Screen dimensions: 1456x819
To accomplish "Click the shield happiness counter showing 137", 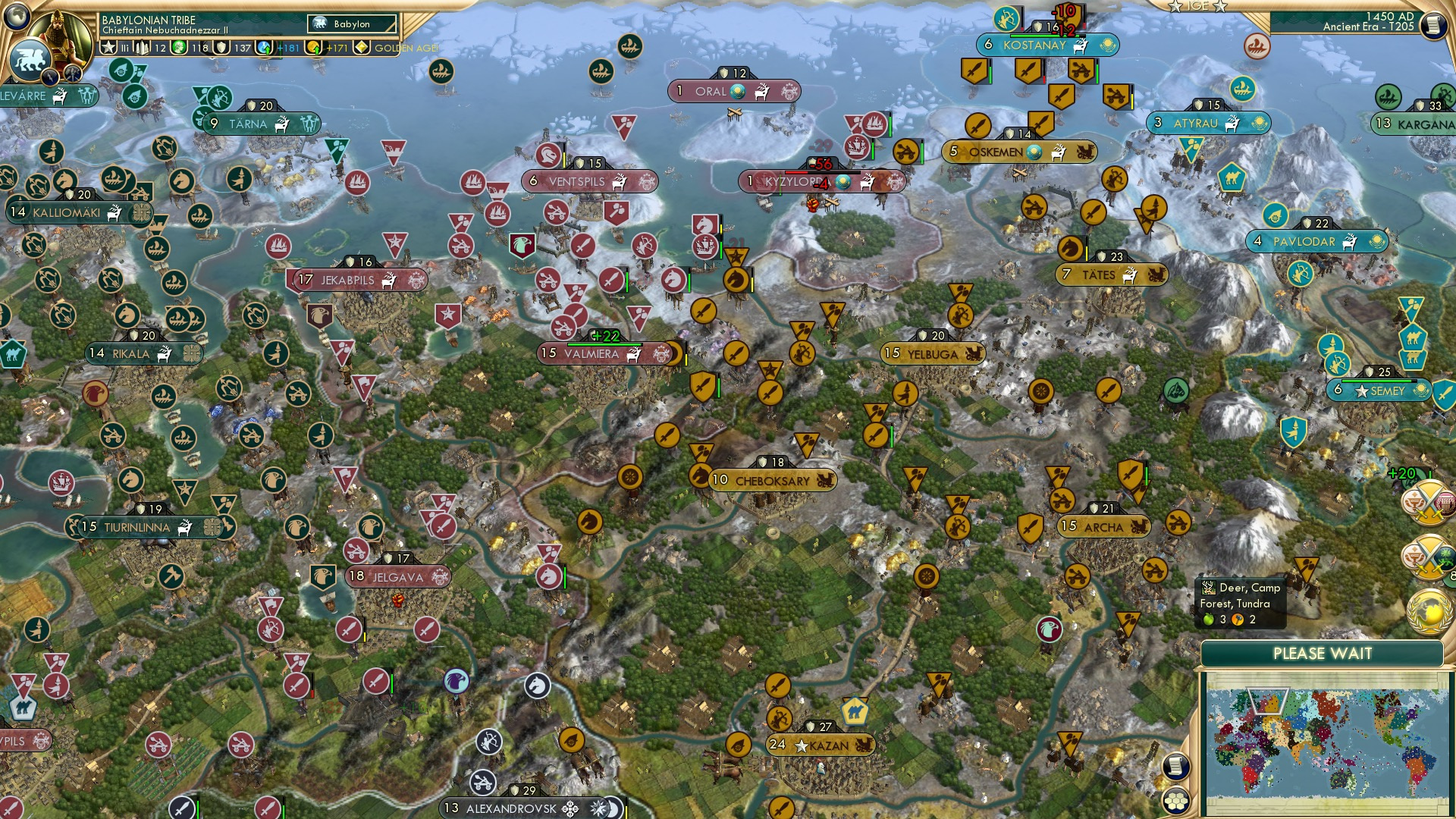I will [220, 47].
